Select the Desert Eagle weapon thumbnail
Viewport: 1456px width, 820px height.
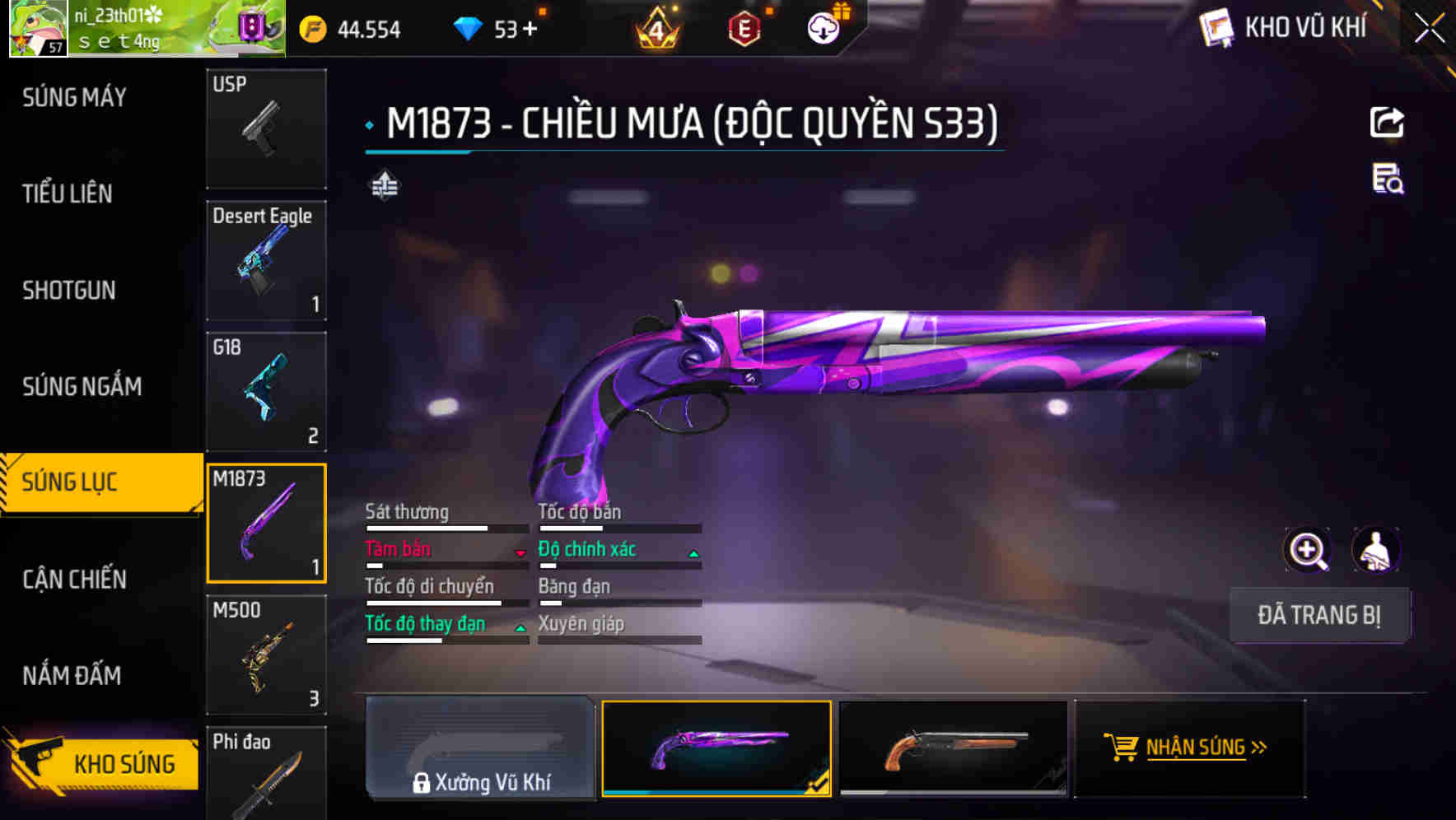[265, 259]
